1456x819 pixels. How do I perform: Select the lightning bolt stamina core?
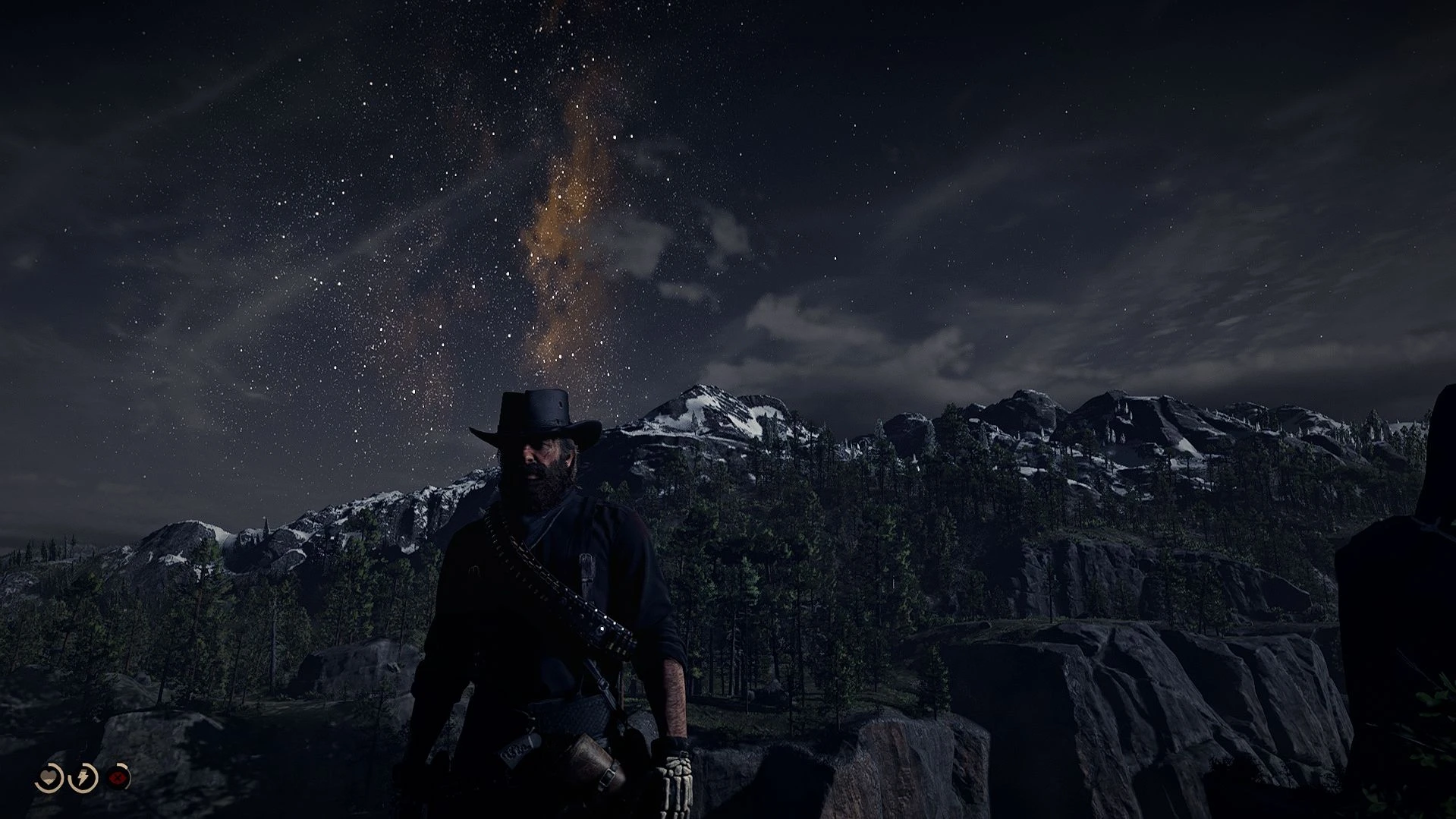84,778
